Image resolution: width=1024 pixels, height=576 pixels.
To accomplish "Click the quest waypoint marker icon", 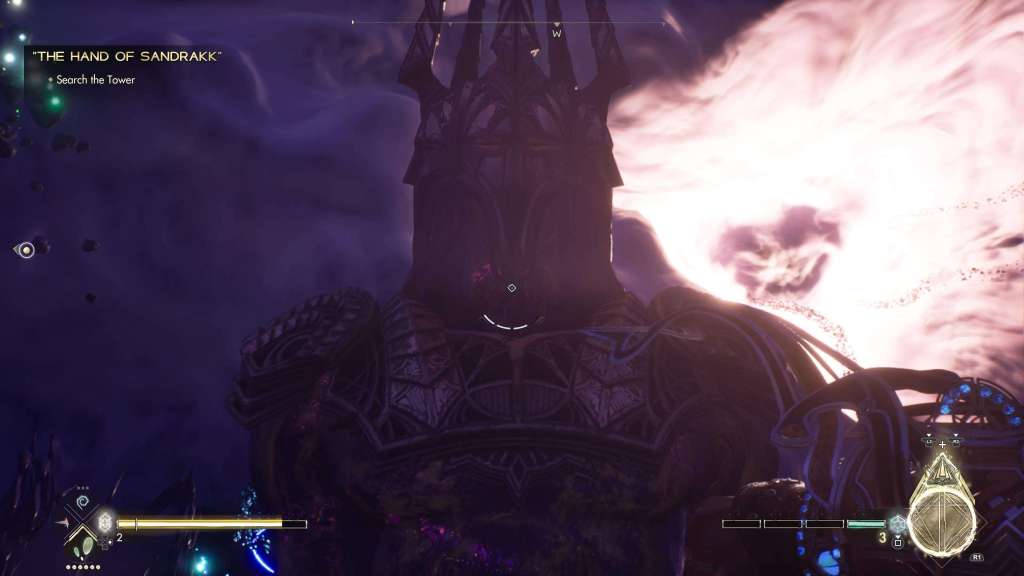I will pos(511,288).
